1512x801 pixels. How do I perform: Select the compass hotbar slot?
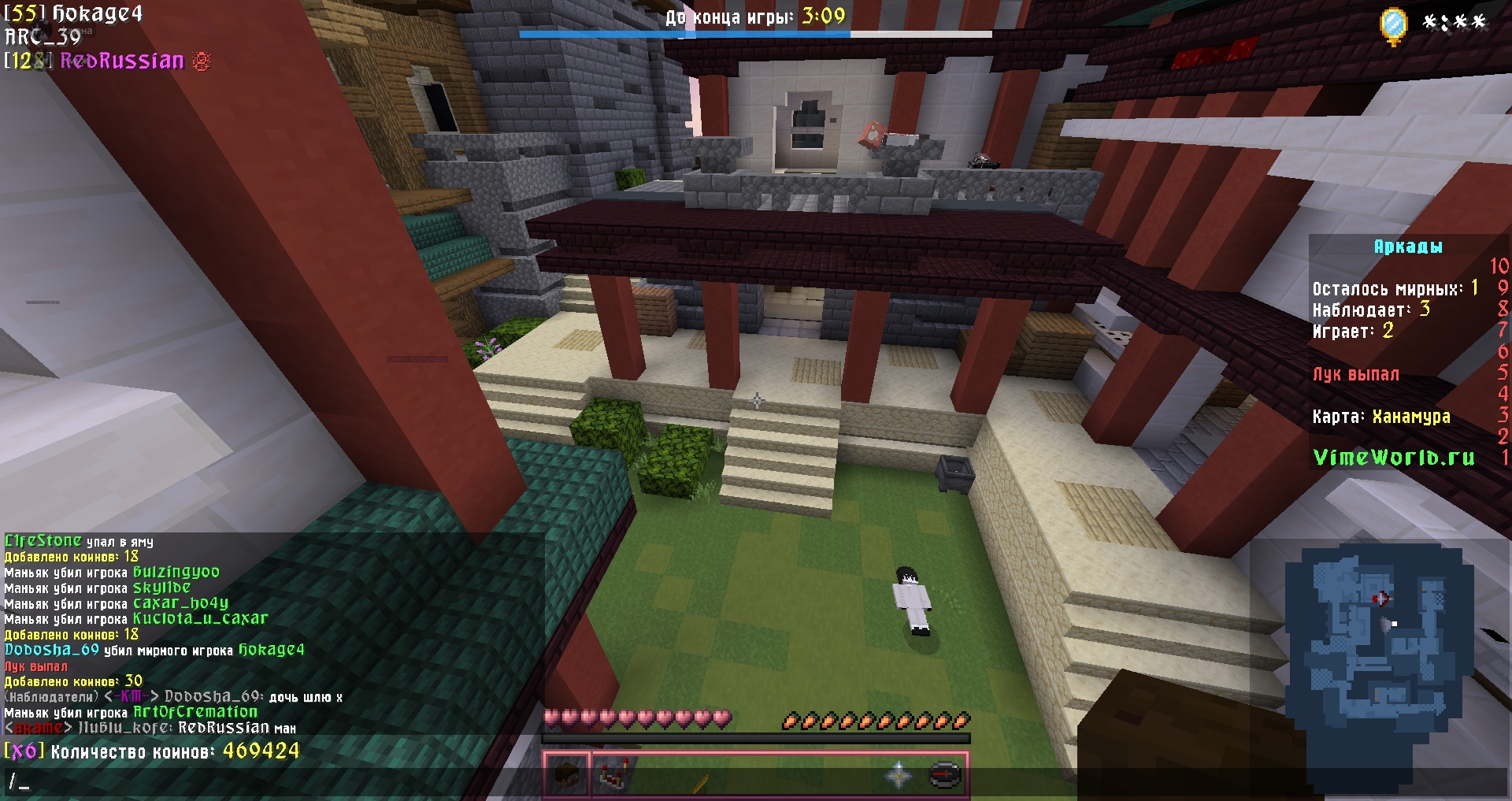click(x=945, y=776)
